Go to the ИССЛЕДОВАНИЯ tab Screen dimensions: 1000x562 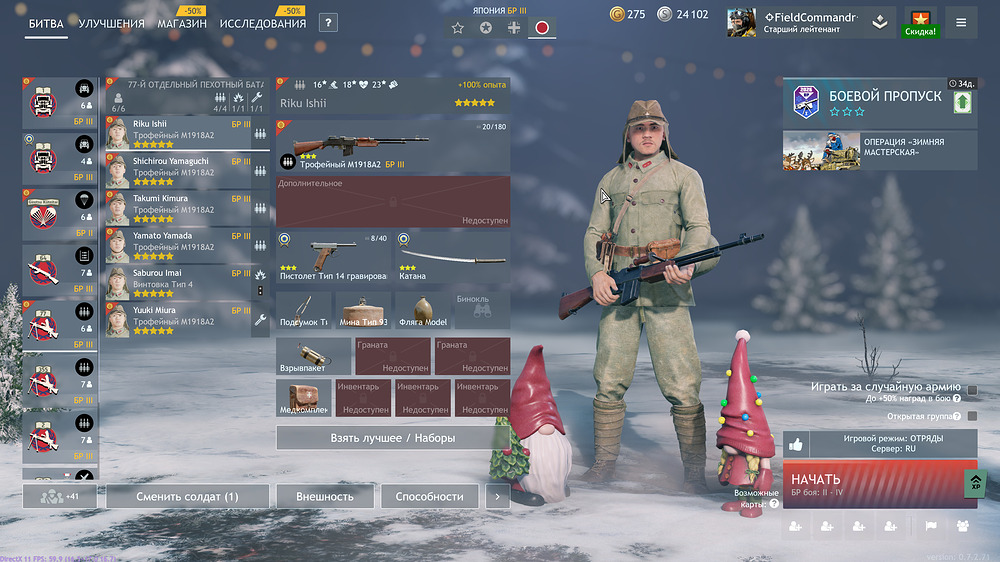click(263, 24)
